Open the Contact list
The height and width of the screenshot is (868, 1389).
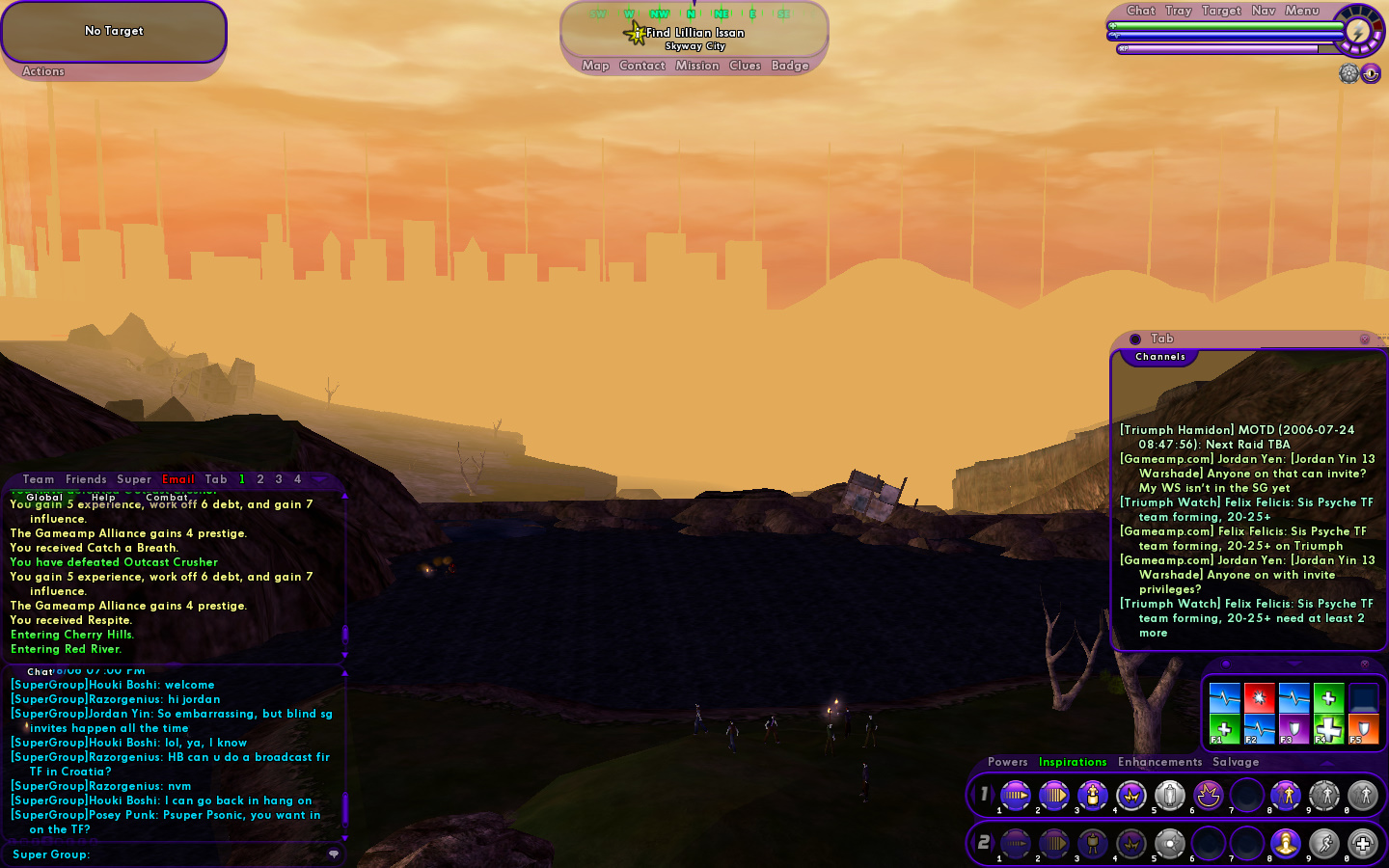tap(642, 66)
